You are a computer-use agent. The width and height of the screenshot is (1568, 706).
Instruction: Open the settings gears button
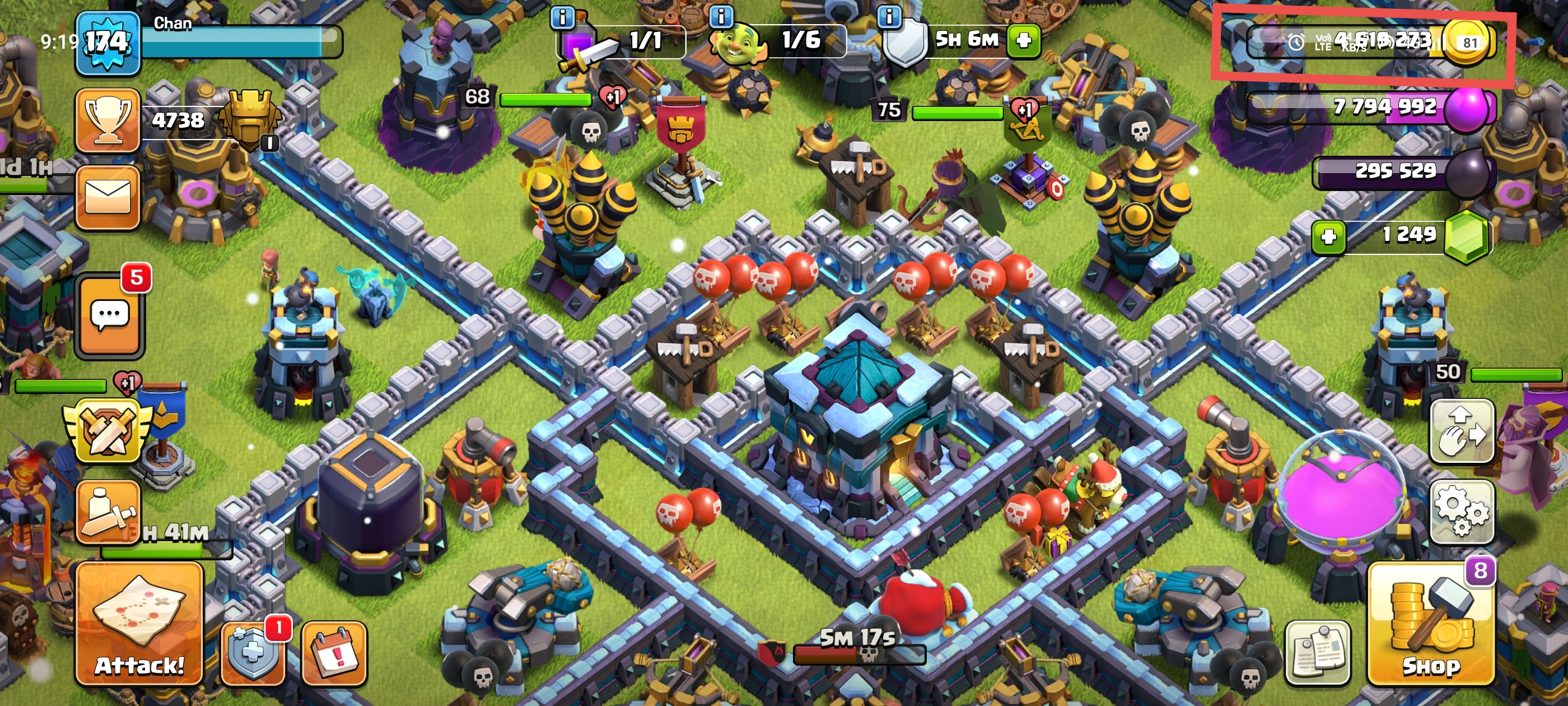click(x=1462, y=512)
